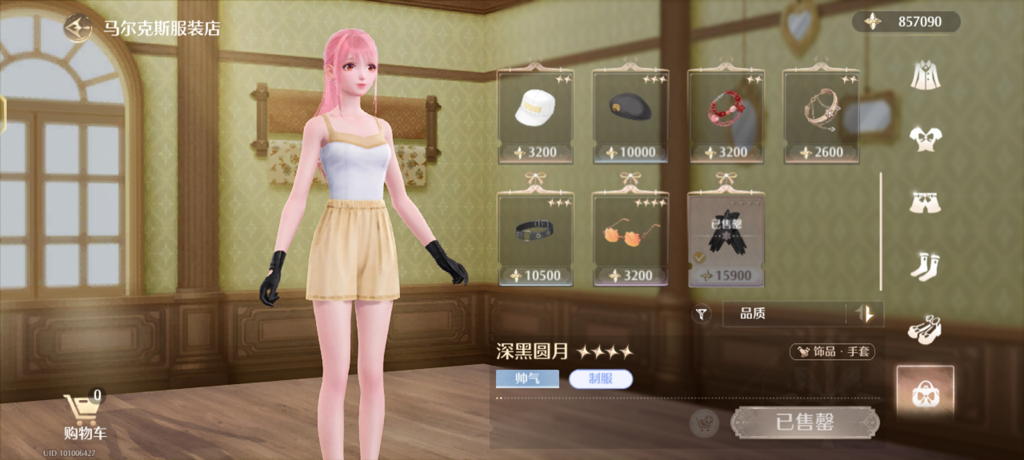Open the funnel filter icon
1024x460 pixels.
(702, 314)
